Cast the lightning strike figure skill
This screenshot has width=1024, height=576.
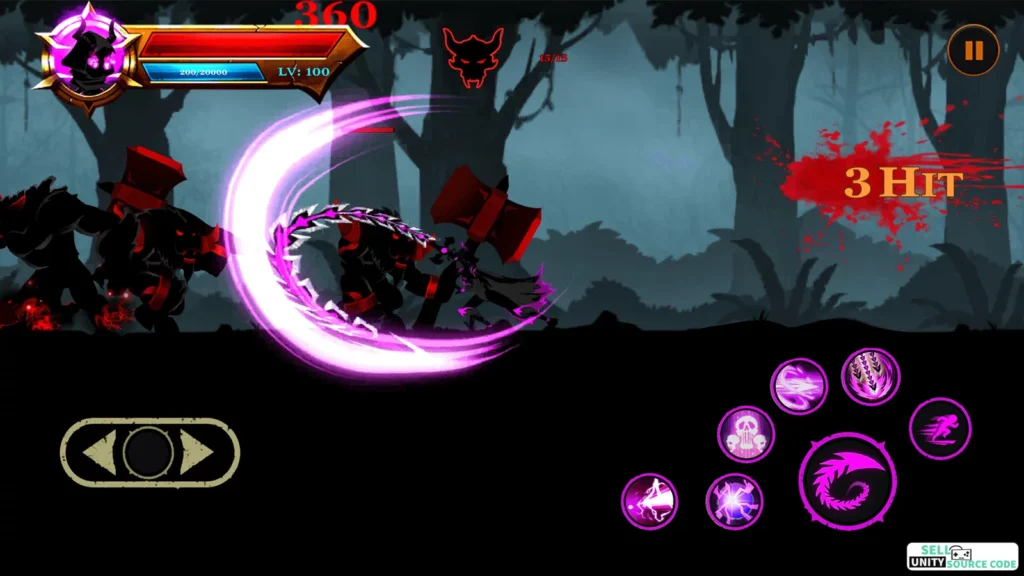click(x=649, y=501)
